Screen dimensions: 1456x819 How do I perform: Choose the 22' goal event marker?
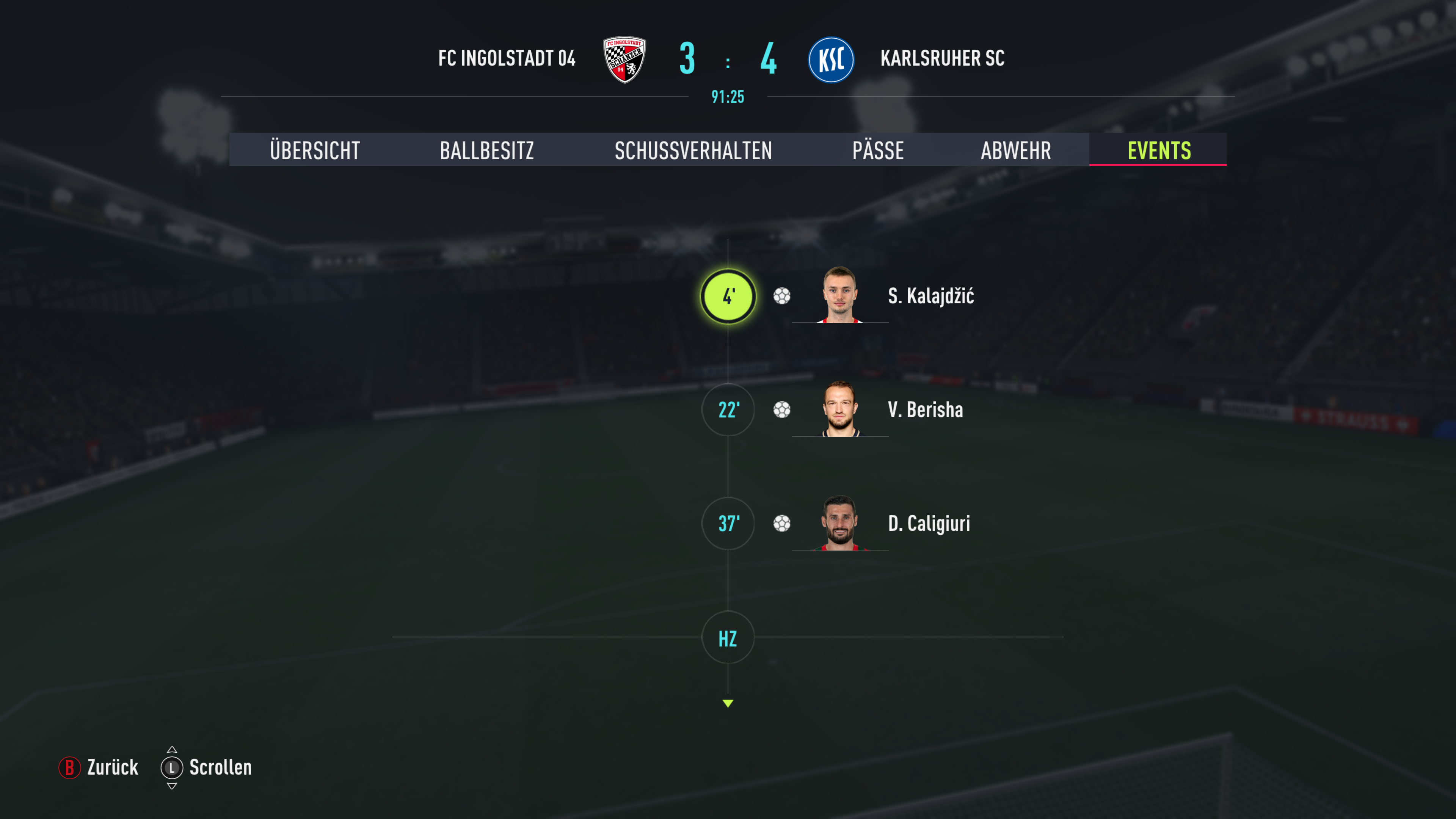click(728, 410)
